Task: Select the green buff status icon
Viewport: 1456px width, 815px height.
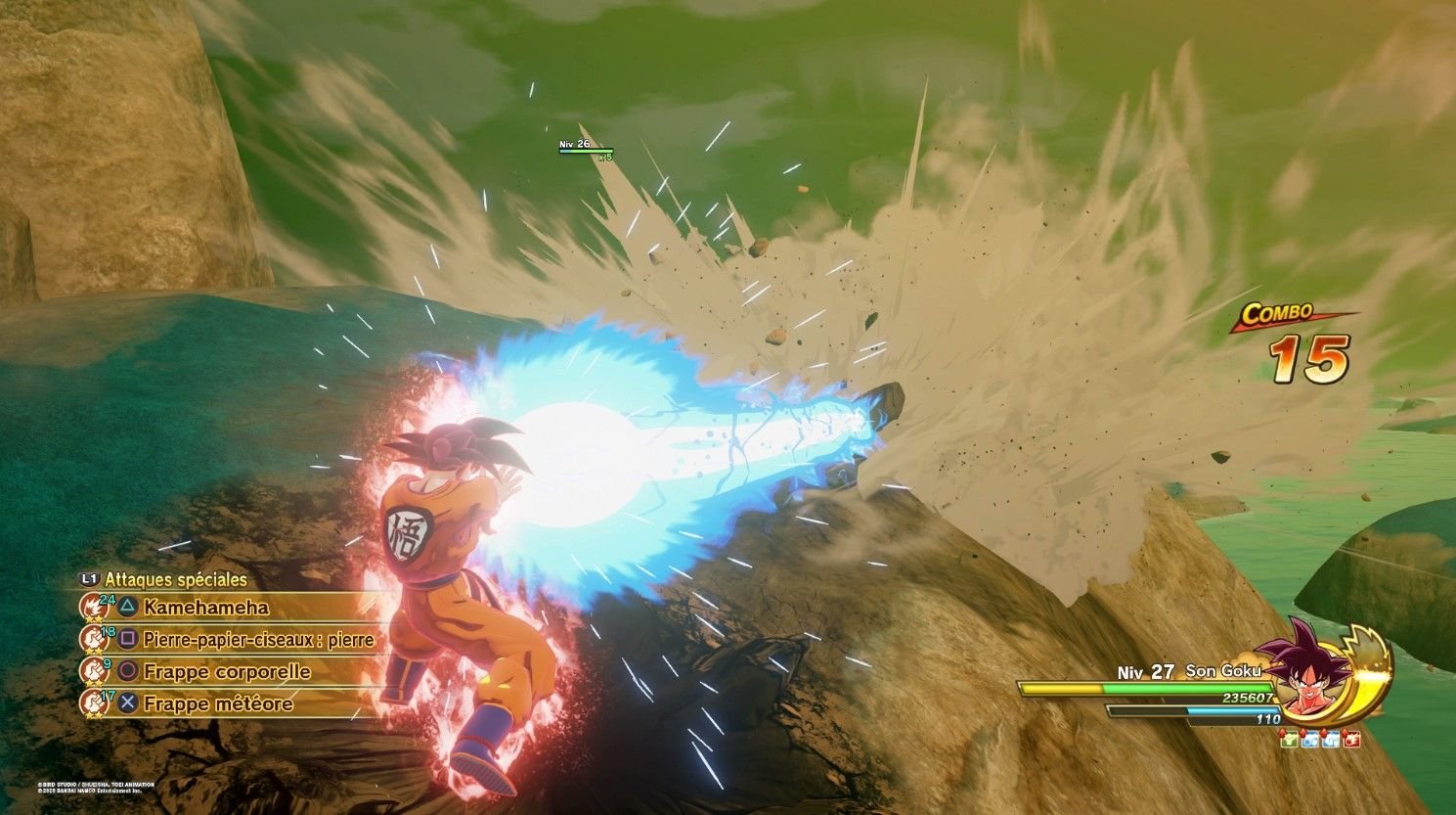Action: point(1291,740)
